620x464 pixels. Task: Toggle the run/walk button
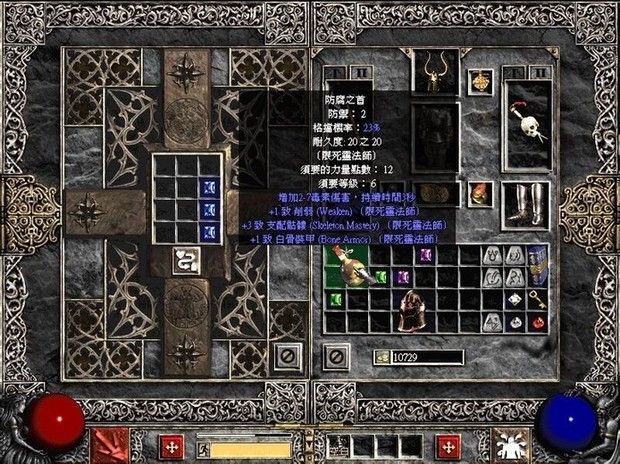tap(205, 446)
